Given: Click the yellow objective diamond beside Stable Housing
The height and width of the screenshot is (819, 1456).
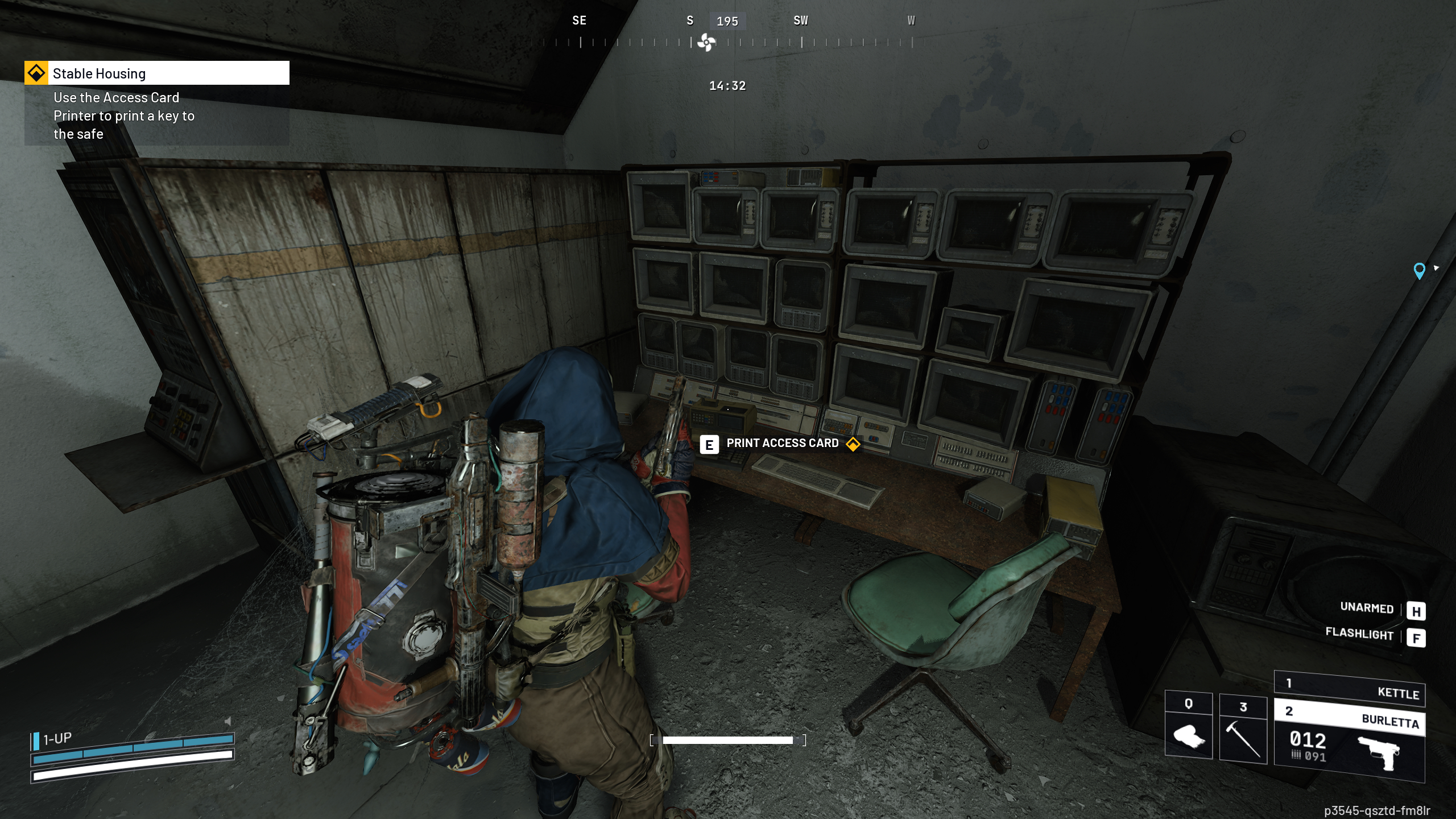Looking at the screenshot, I should (x=37, y=73).
